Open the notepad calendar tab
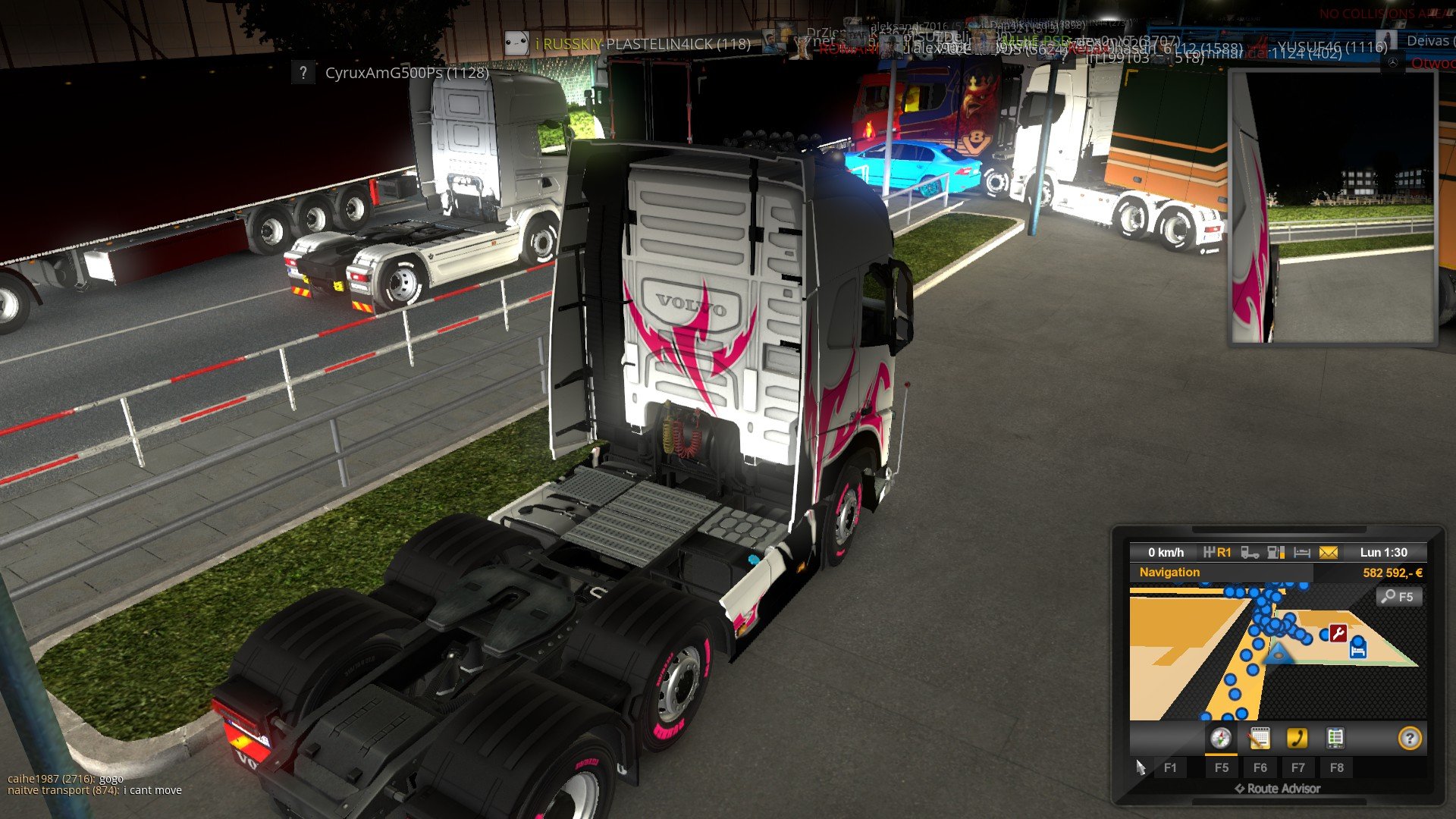 (x=1259, y=738)
